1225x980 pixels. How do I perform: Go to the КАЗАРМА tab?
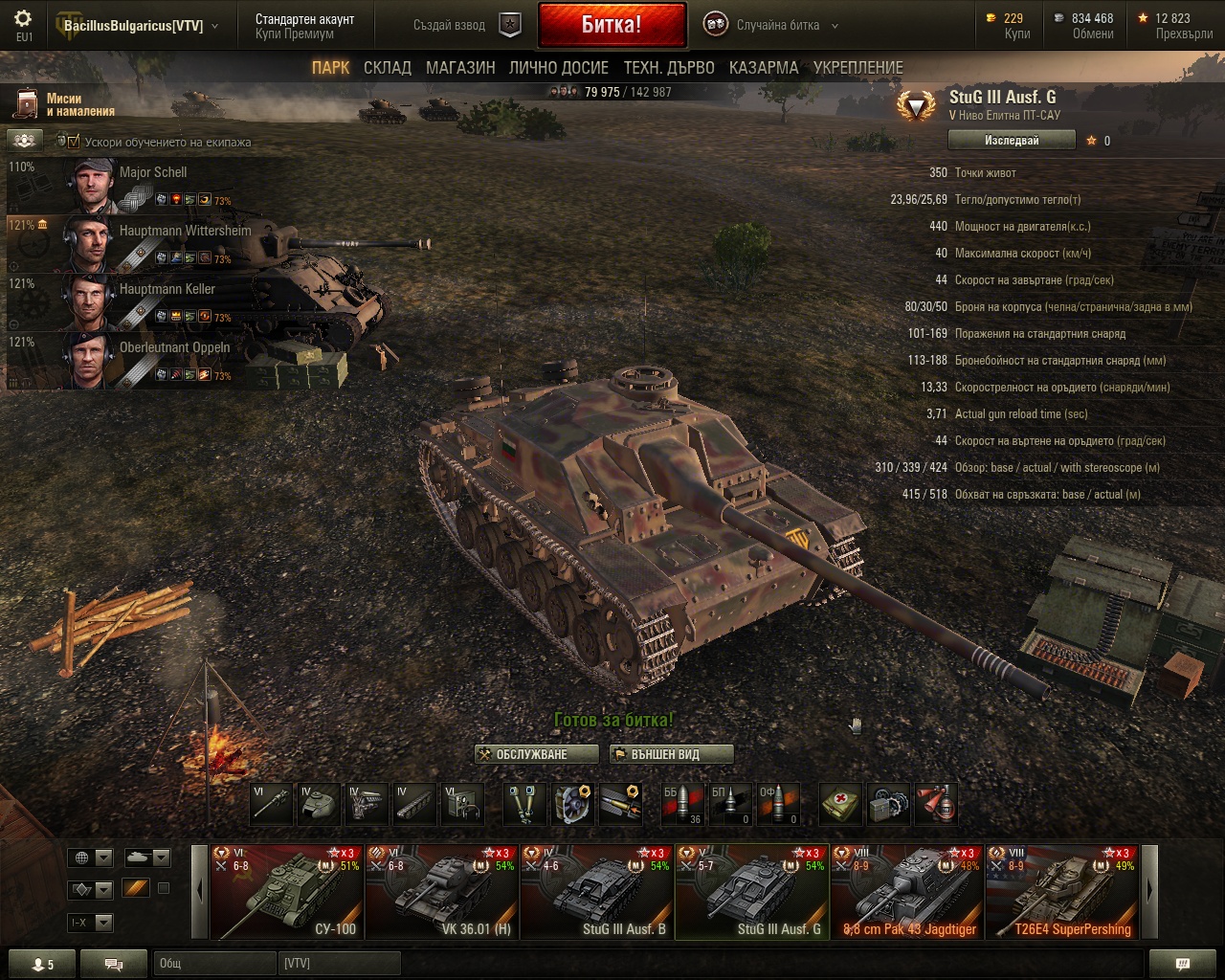[763, 68]
